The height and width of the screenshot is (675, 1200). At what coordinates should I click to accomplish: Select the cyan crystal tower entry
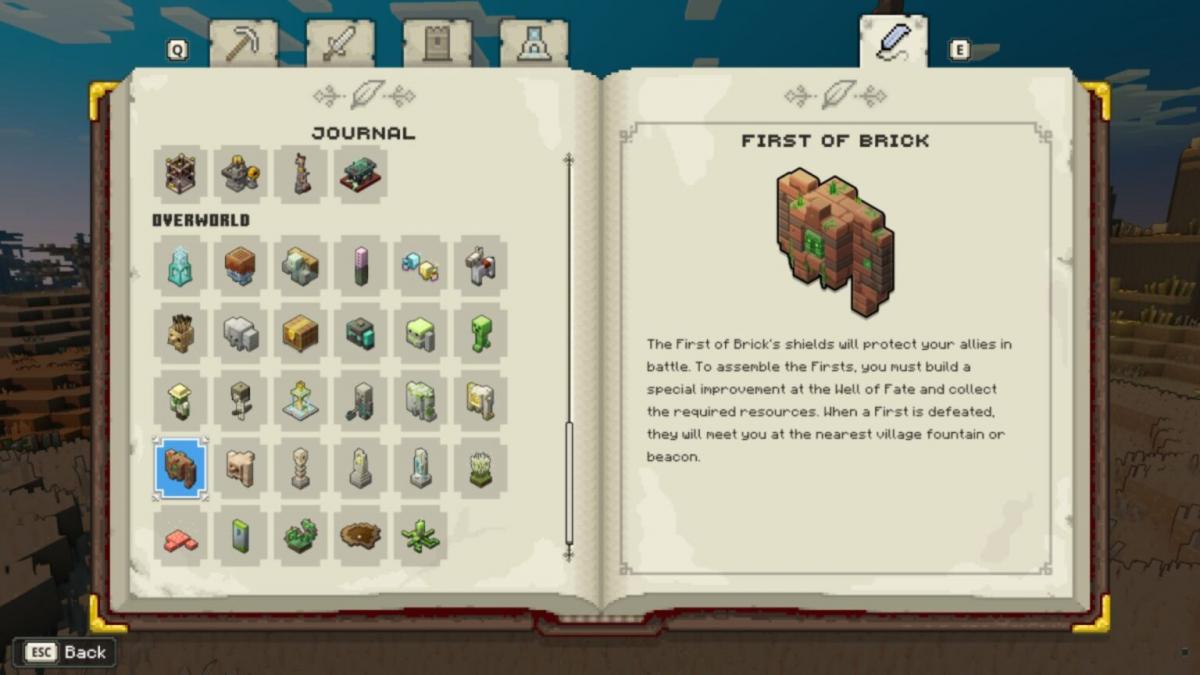(180, 266)
